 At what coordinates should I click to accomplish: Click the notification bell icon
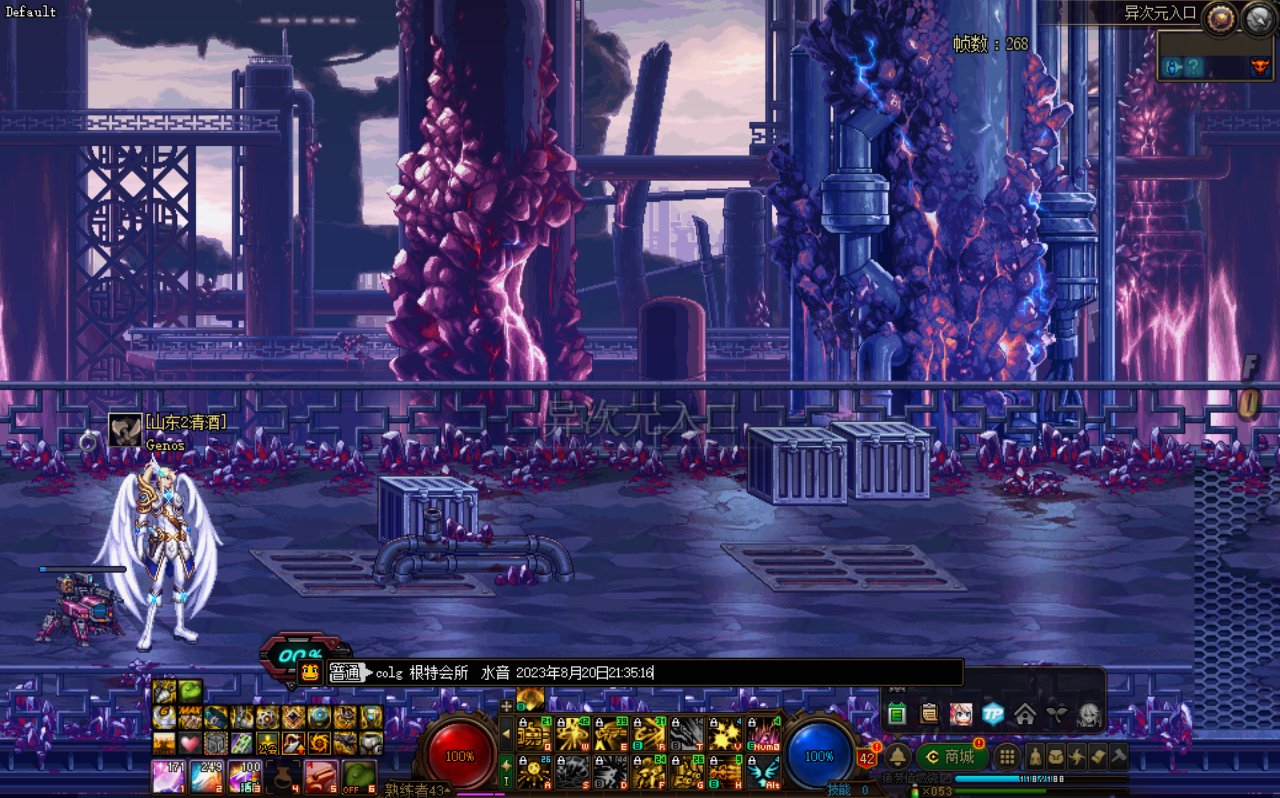pyautogui.click(x=897, y=756)
